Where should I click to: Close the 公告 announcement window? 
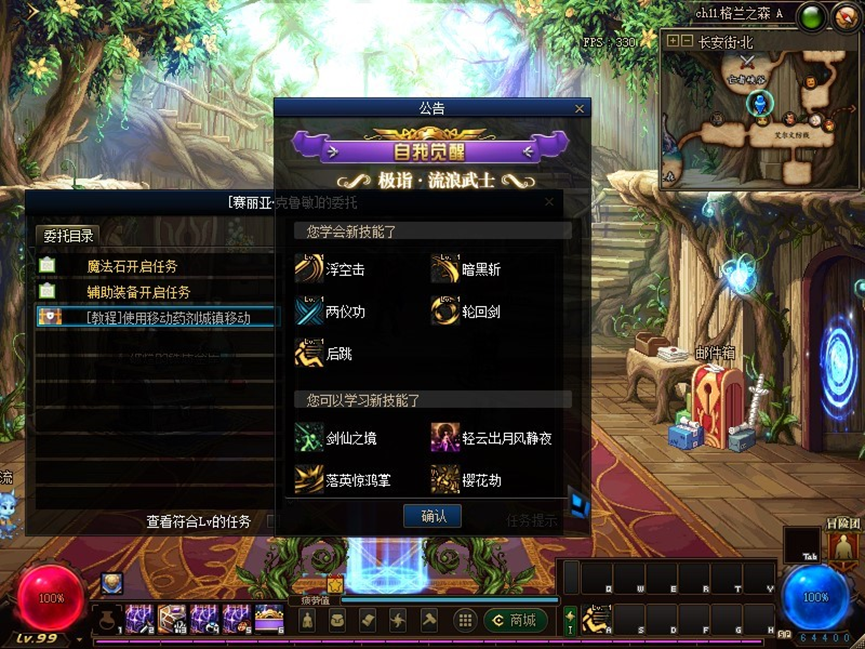point(579,109)
